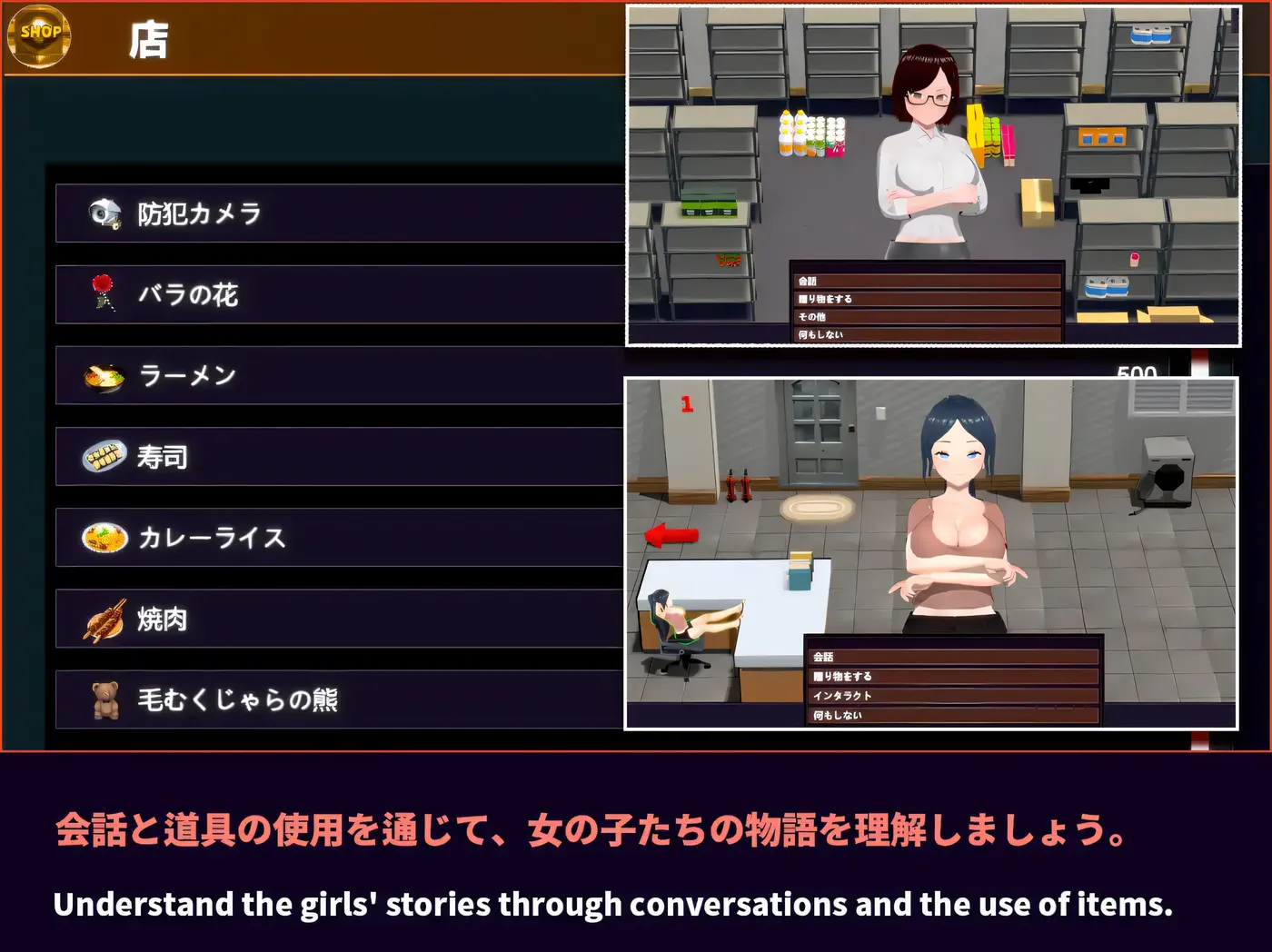Select 贈り物をする to give a gift
This screenshot has width=1272, height=952.
click(927, 298)
